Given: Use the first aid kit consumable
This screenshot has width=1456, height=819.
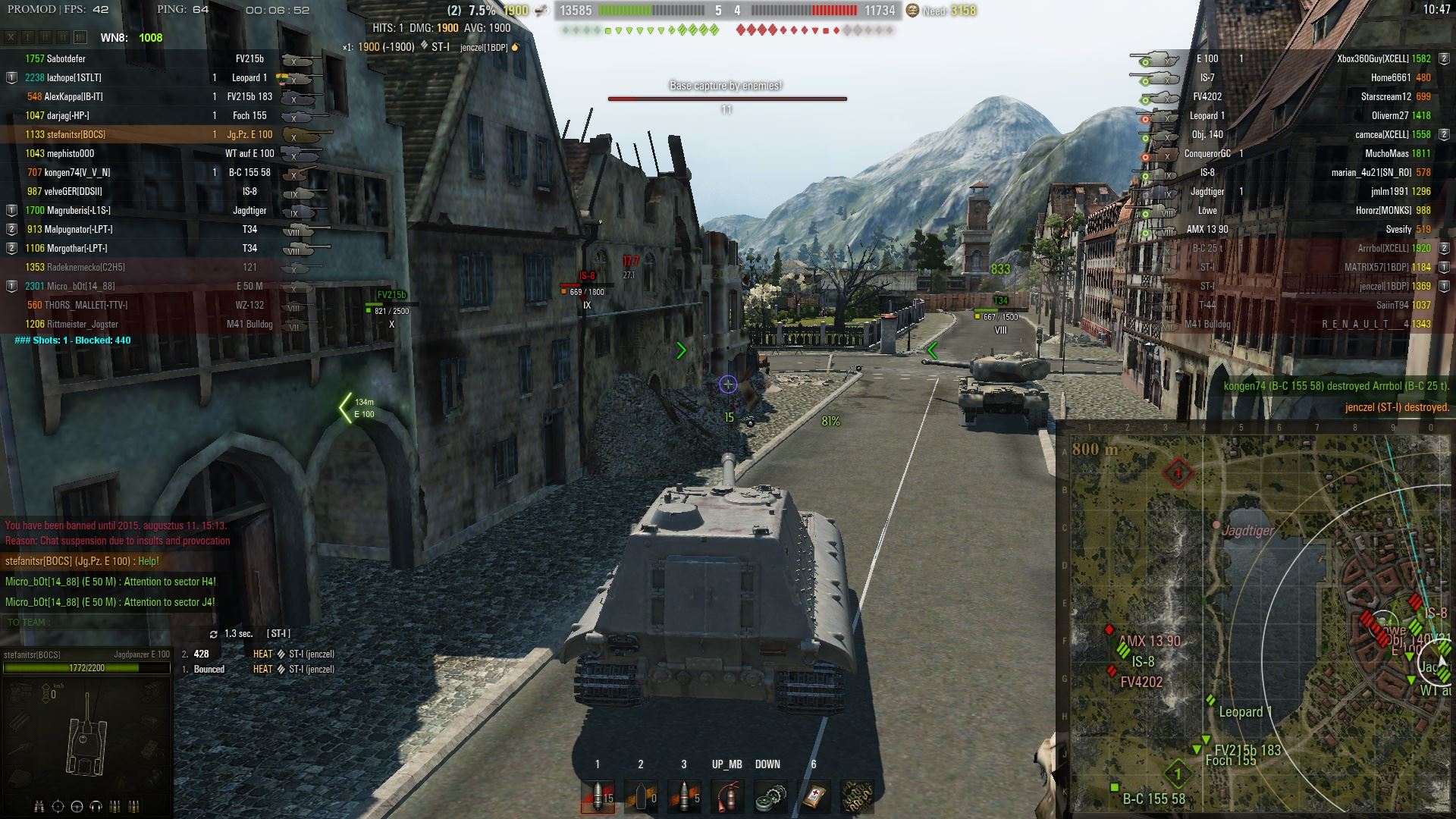Looking at the screenshot, I should pos(813,795).
